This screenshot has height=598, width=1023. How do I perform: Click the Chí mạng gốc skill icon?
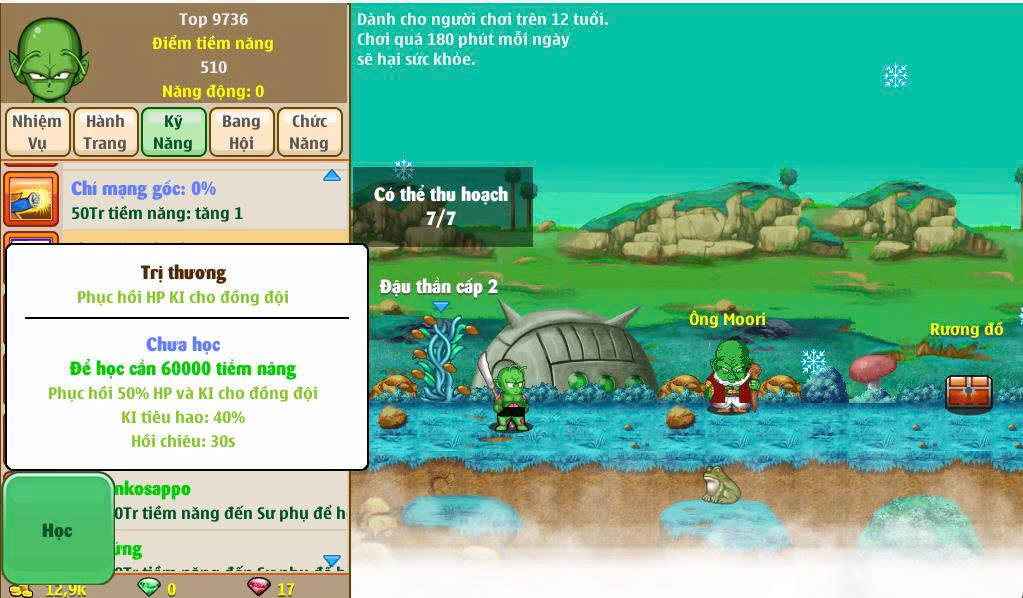tap(32, 199)
